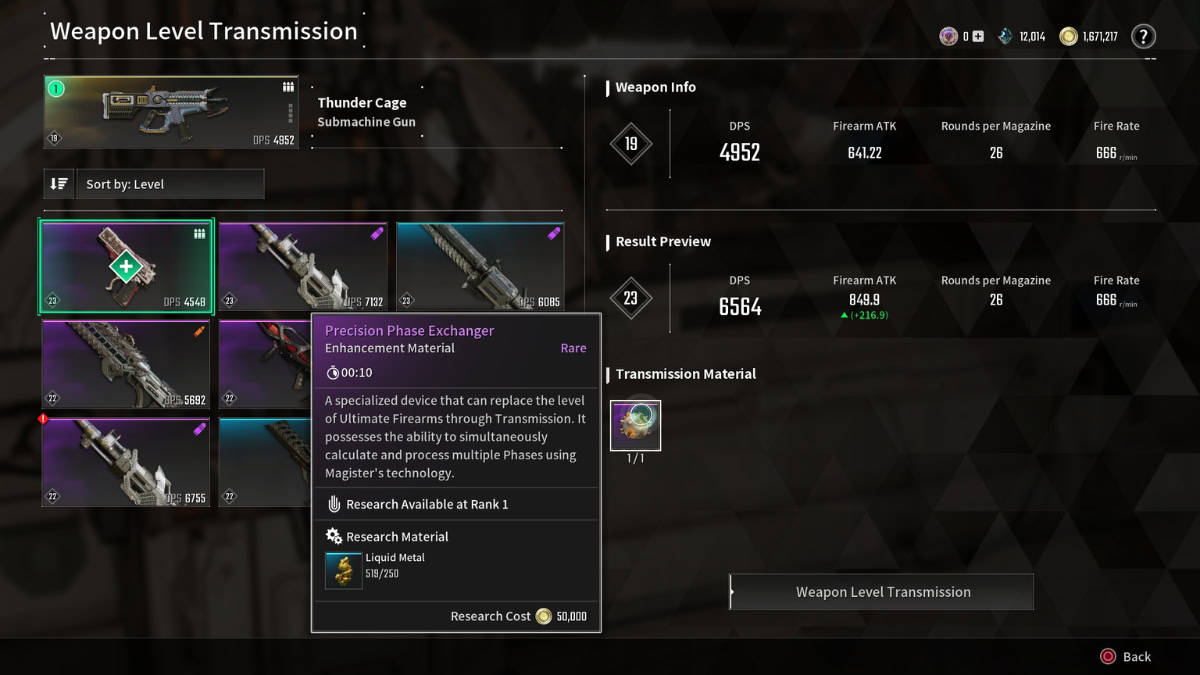1200x675 pixels.
Task: Choose the weapon with DPS 7132
Action: (x=304, y=267)
